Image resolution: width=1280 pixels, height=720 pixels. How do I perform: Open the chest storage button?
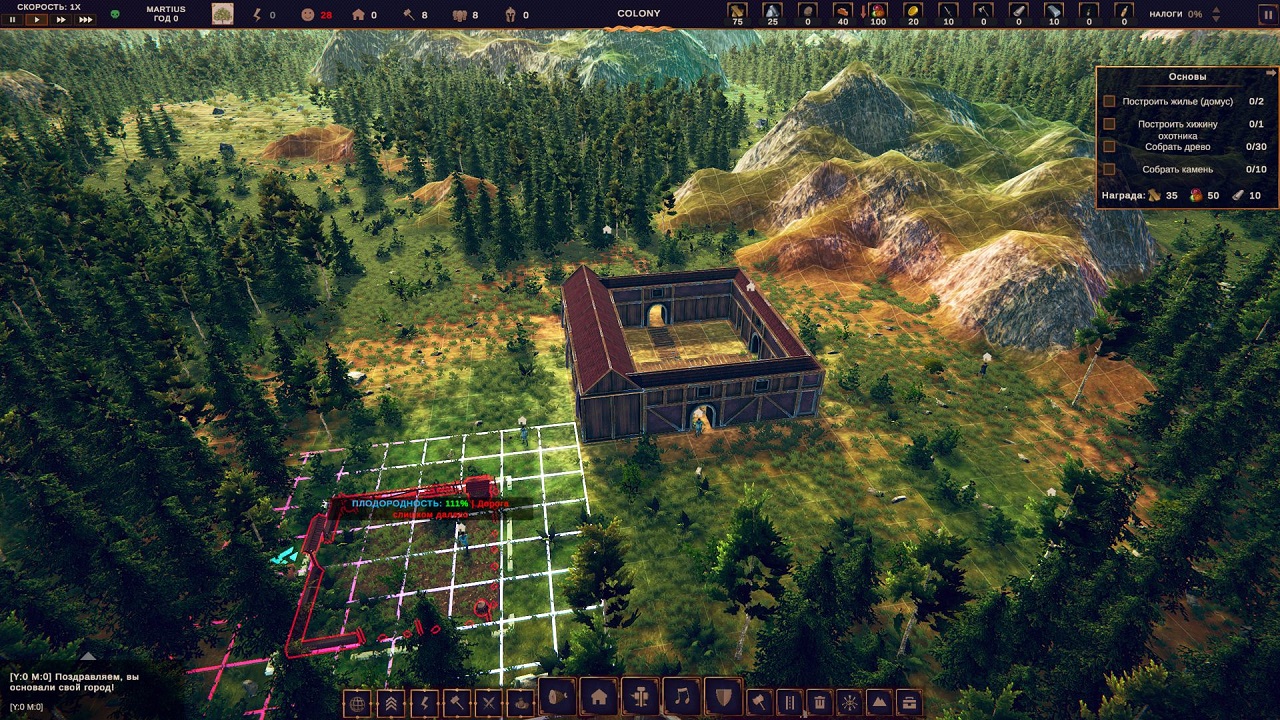pos(907,703)
